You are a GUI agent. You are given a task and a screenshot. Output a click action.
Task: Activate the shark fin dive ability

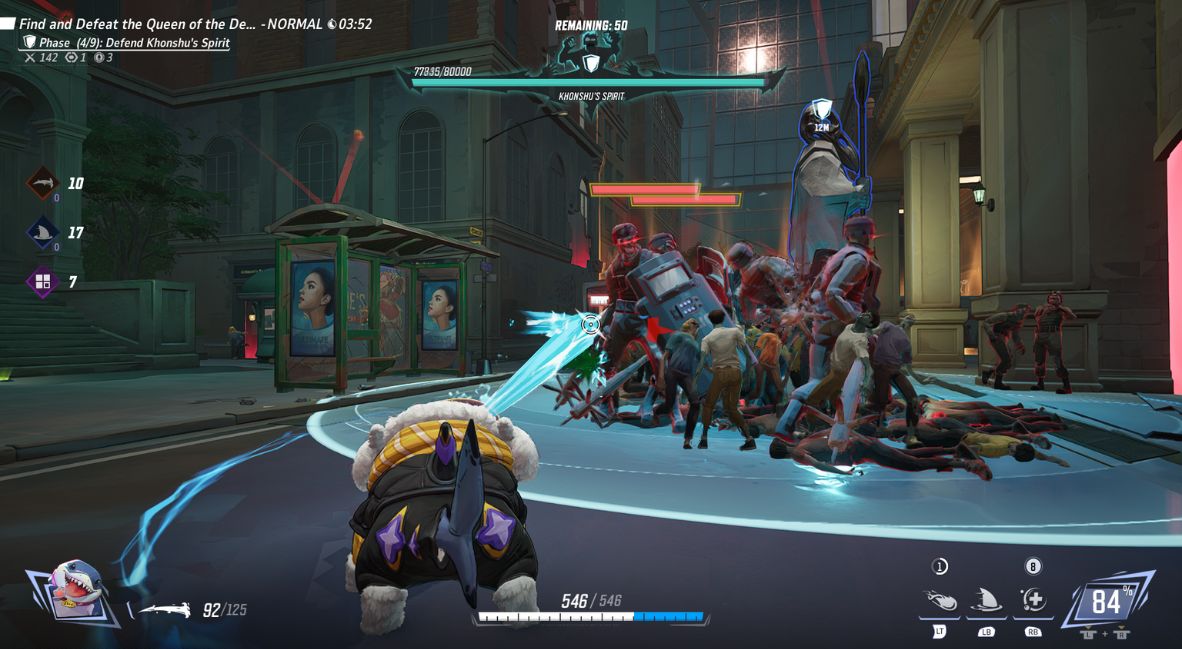point(986,600)
